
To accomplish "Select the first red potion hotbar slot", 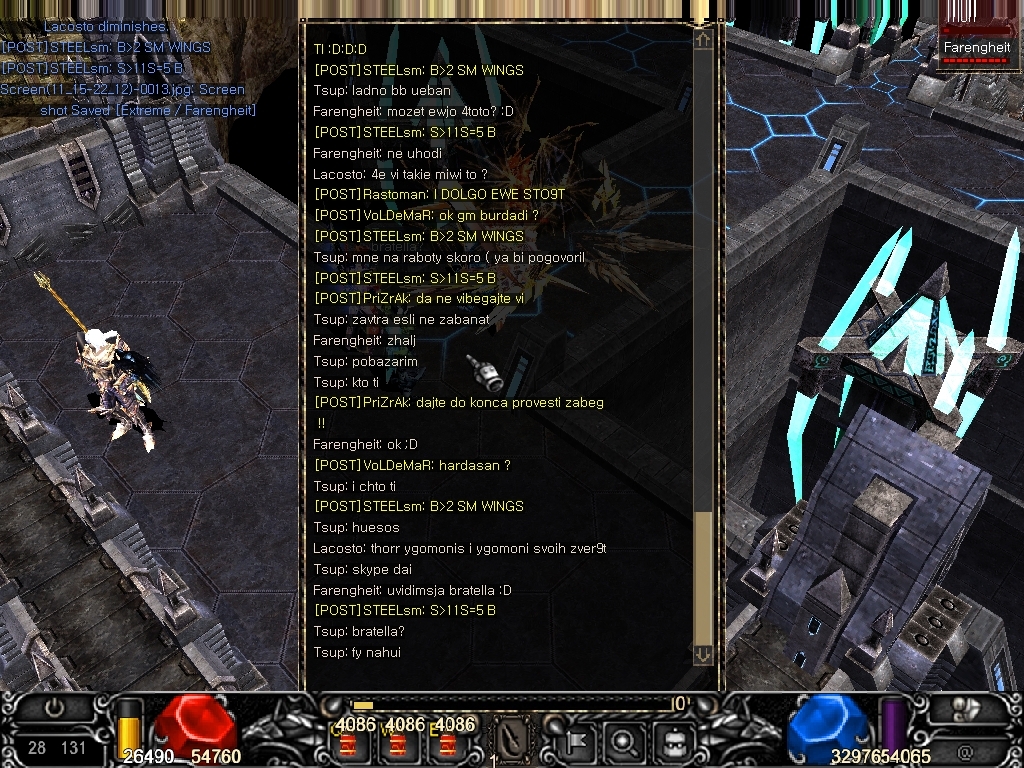I will coord(349,745).
